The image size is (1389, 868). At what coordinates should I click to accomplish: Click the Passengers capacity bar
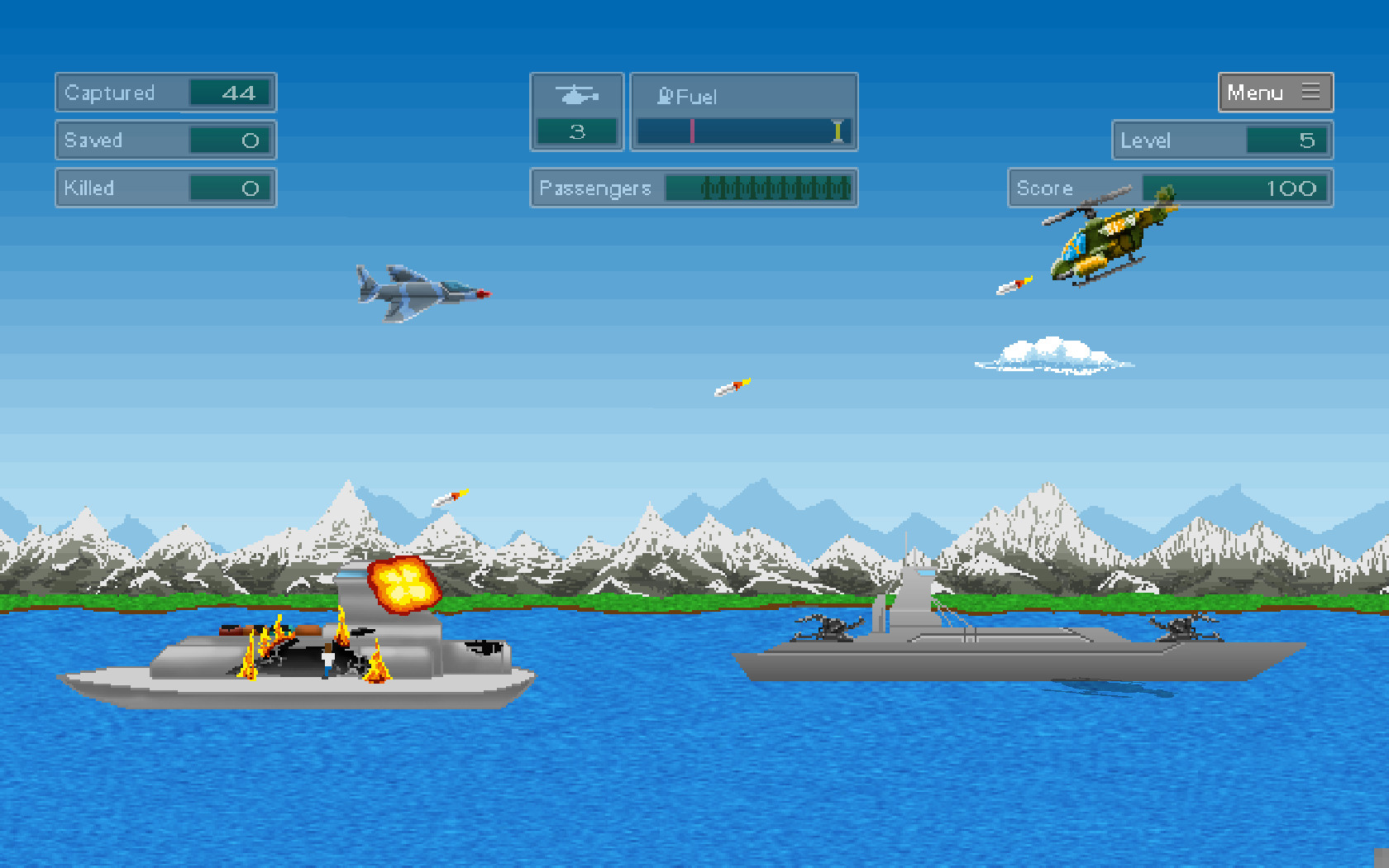tap(758, 188)
